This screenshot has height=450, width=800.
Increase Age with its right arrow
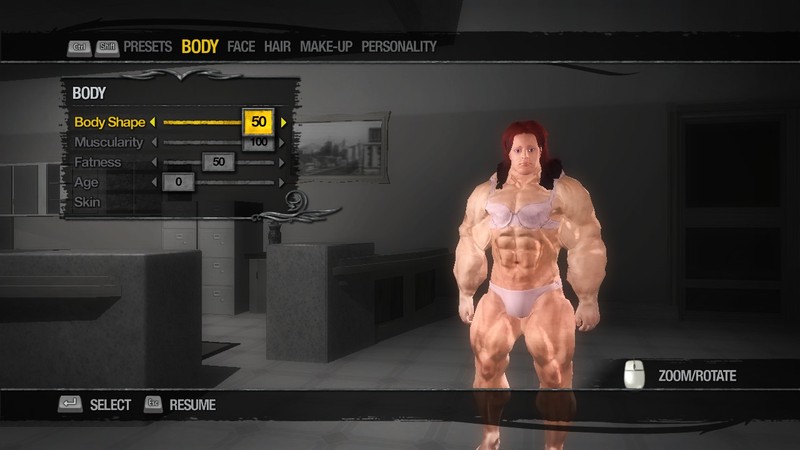[x=284, y=182]
